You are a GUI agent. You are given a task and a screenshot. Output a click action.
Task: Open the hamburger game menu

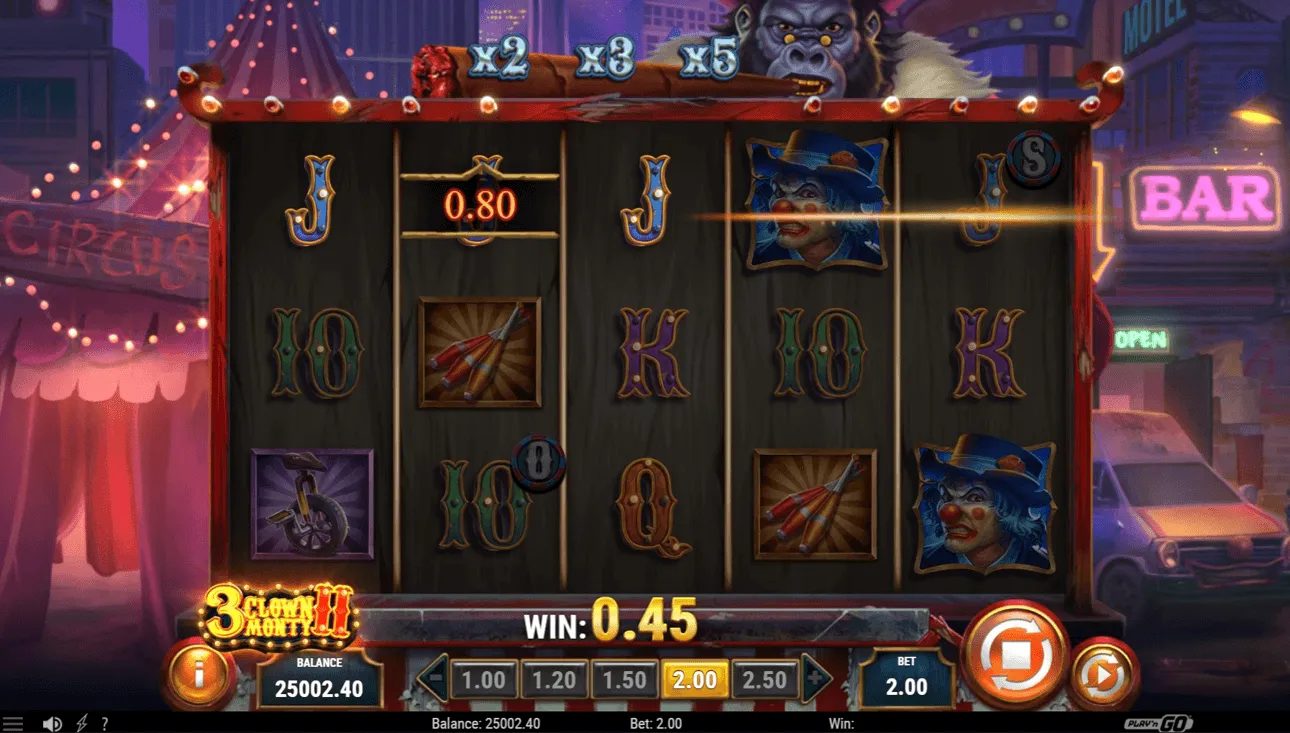13,723
